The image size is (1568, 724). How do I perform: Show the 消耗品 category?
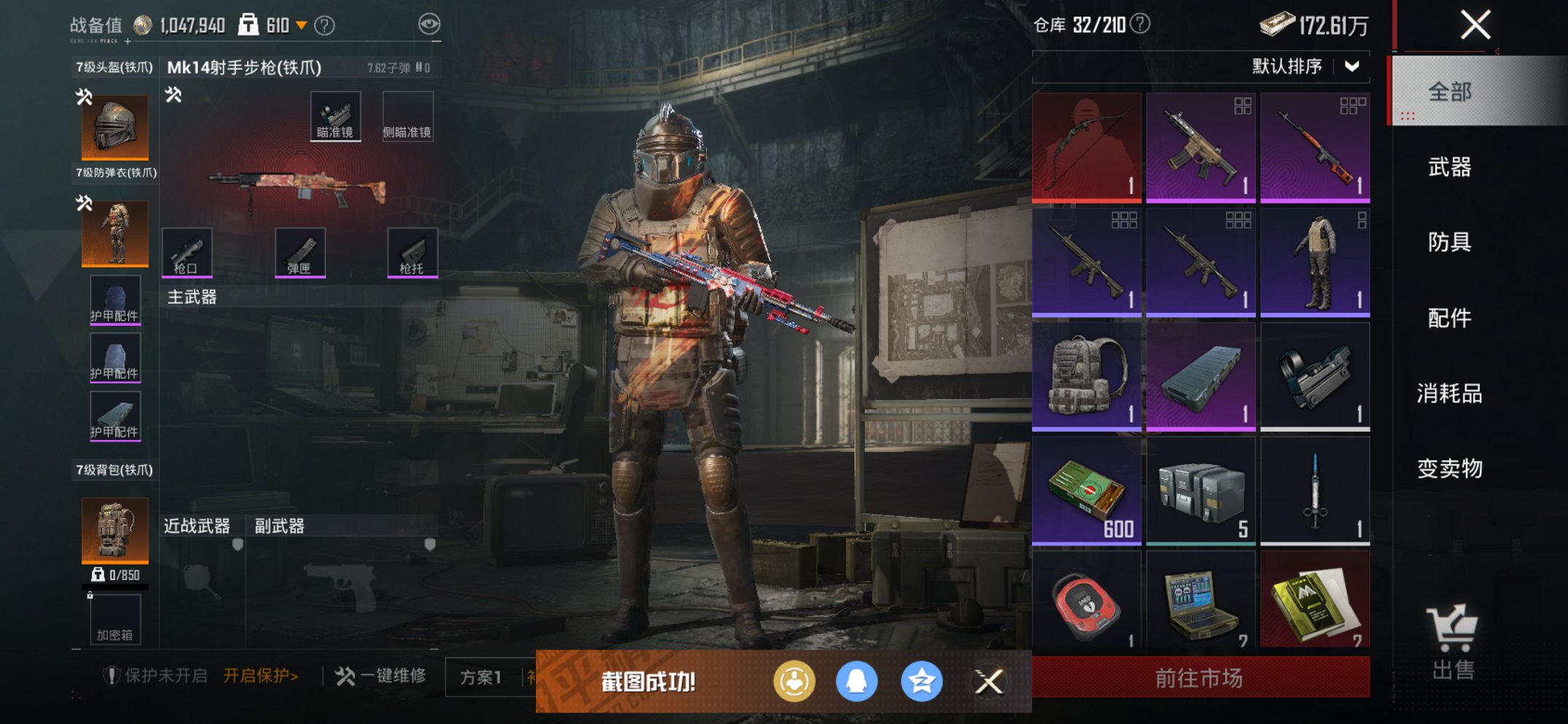[1449, 394]
